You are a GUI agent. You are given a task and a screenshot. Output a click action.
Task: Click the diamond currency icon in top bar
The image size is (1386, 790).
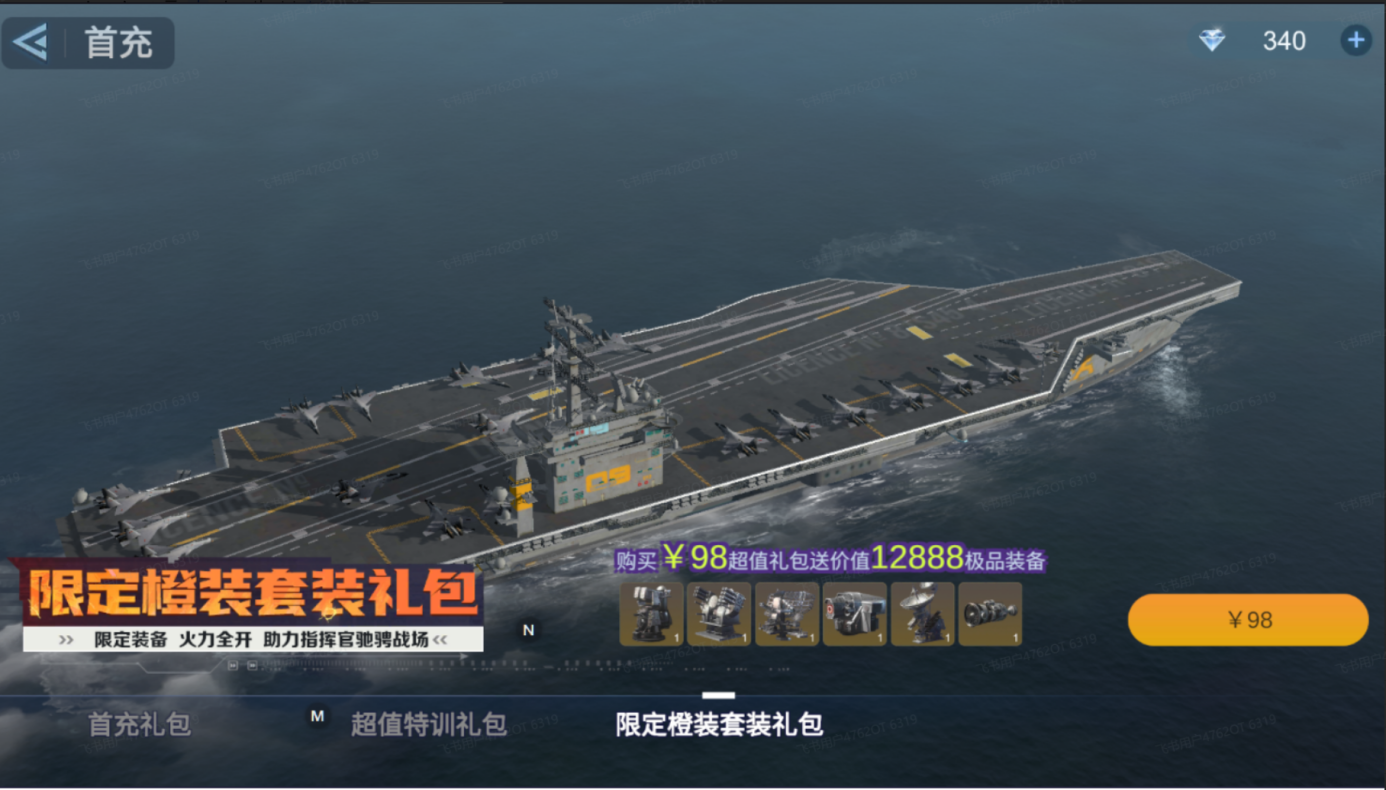[x=1210, y=40]
